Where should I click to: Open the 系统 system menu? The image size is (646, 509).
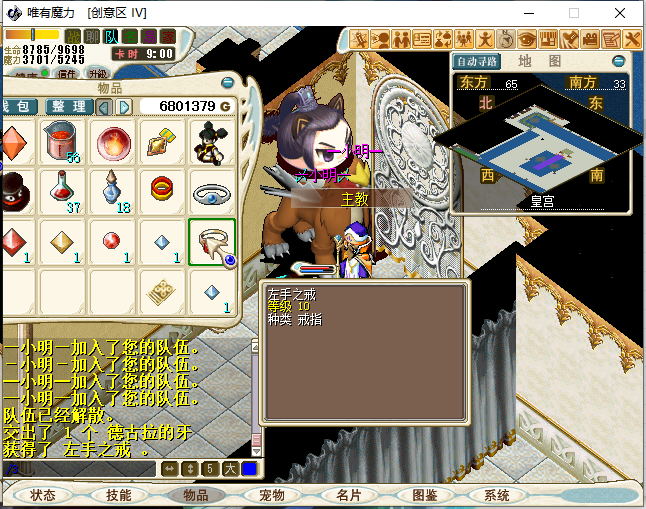(497, 495)
